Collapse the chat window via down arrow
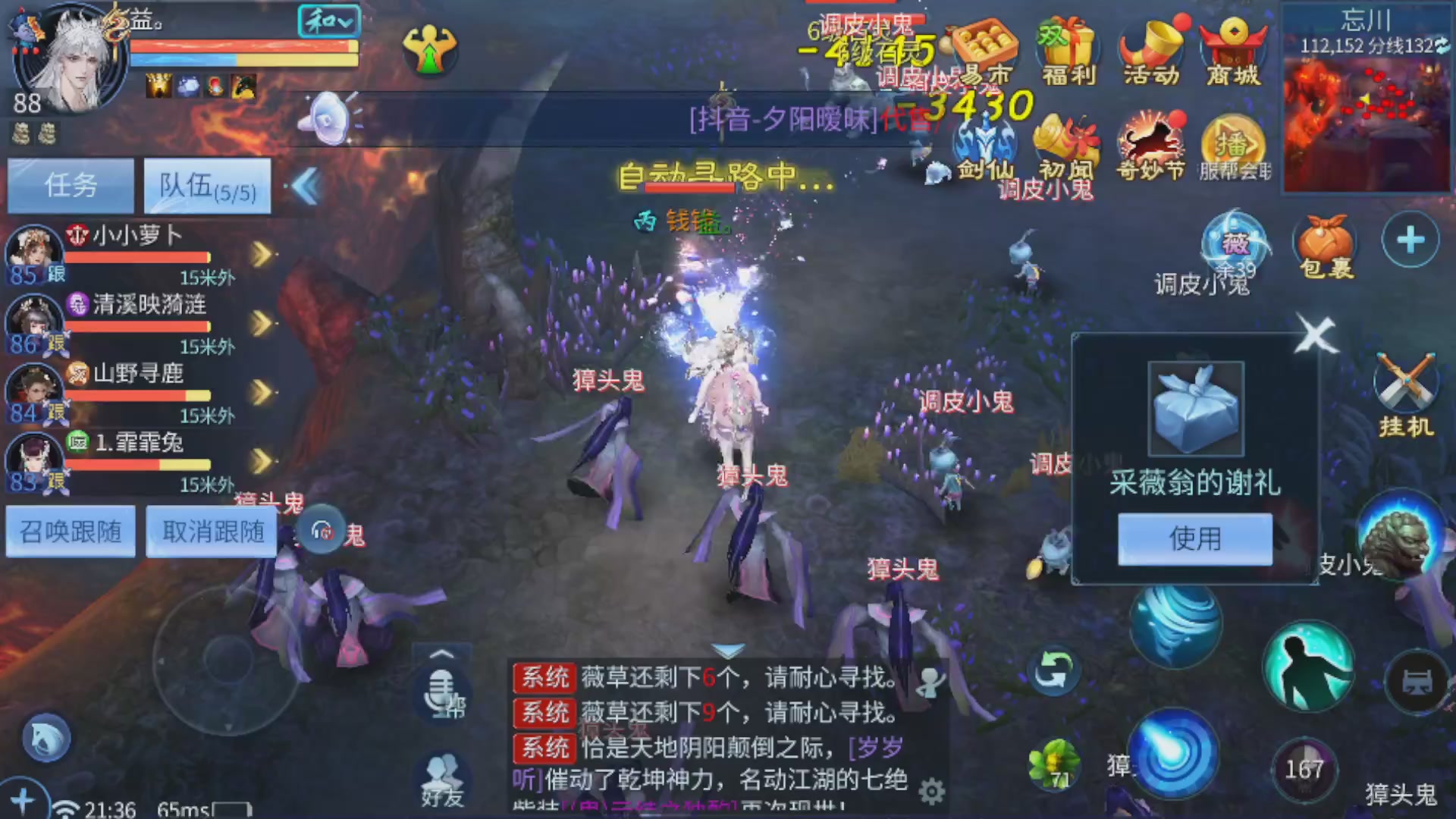This screenshot has width=1456, height=819. coord(728,651)
